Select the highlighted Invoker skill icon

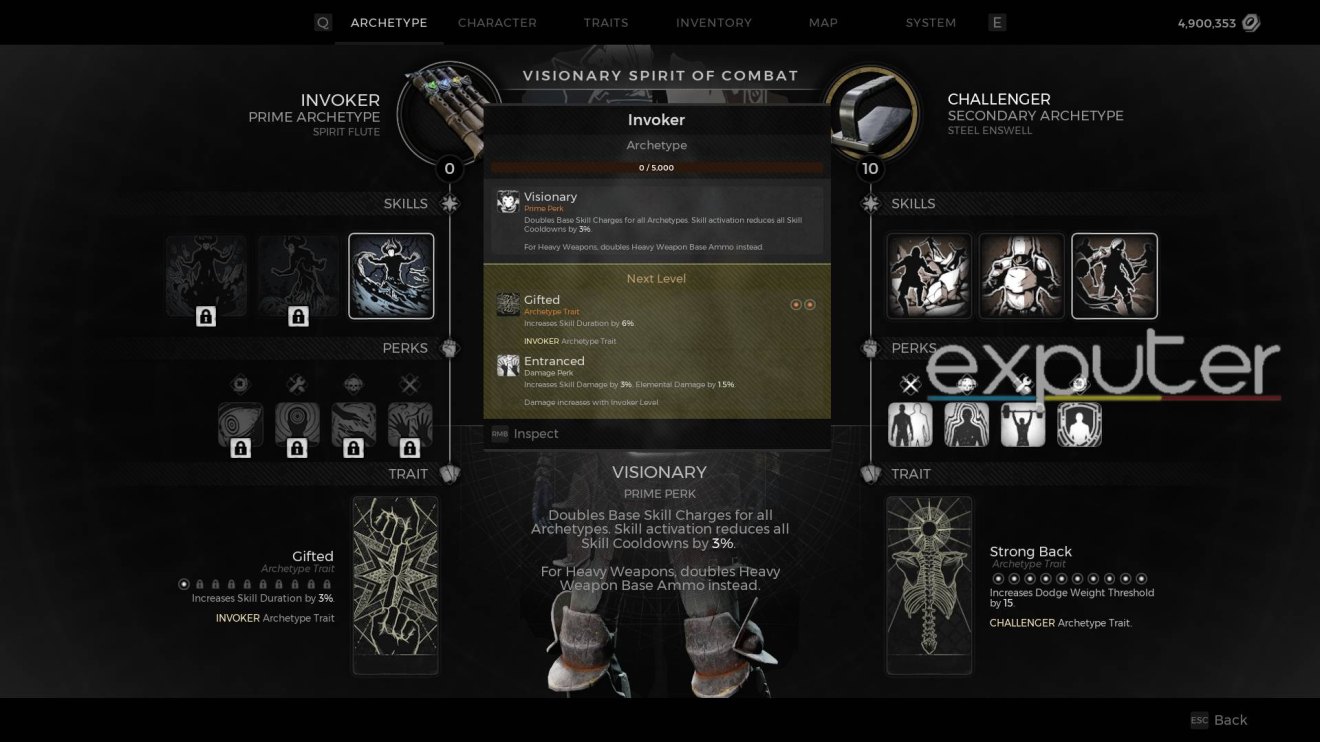pos(390,275)
